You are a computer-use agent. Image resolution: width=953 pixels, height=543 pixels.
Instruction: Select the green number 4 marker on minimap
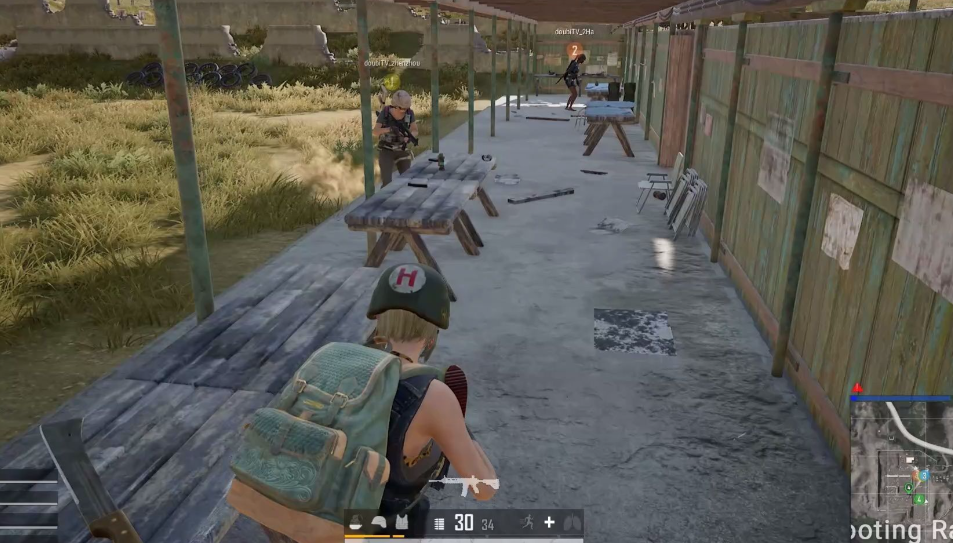pos(918,498)
